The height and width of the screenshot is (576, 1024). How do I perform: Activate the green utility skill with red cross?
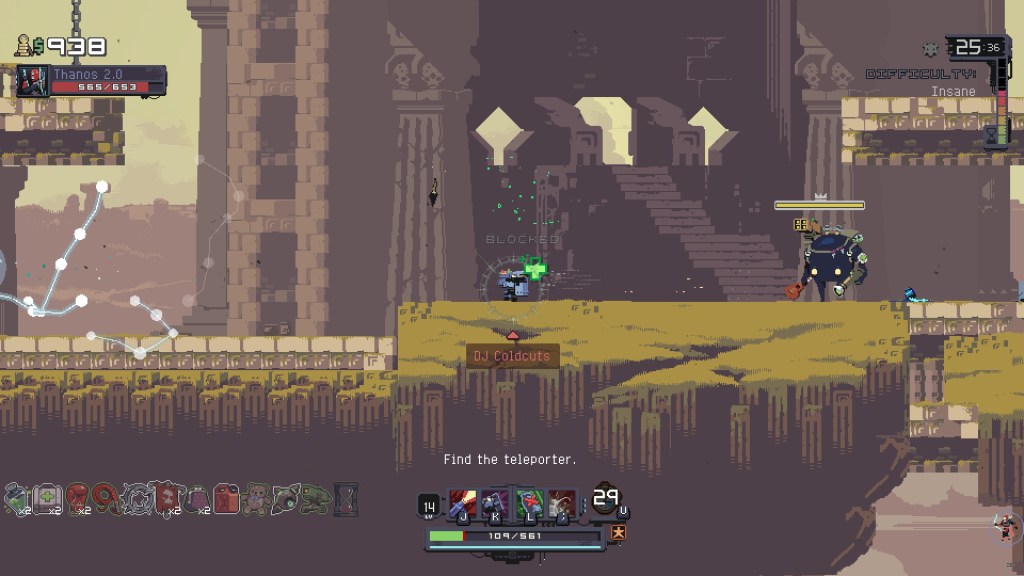(529, 503)
